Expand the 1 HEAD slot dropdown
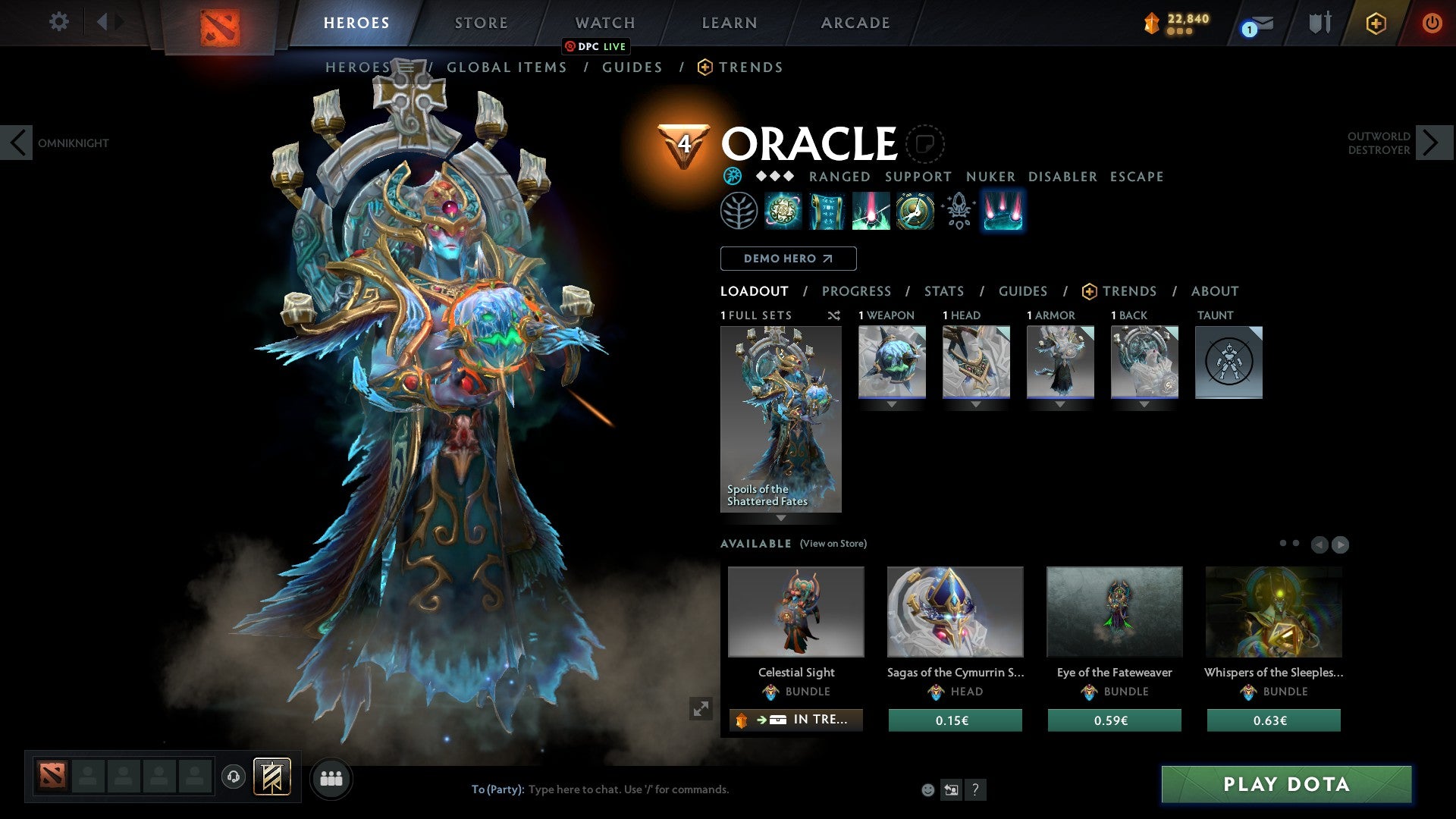This screenshot has width=1456, height=819. click(x=975, y=404)
